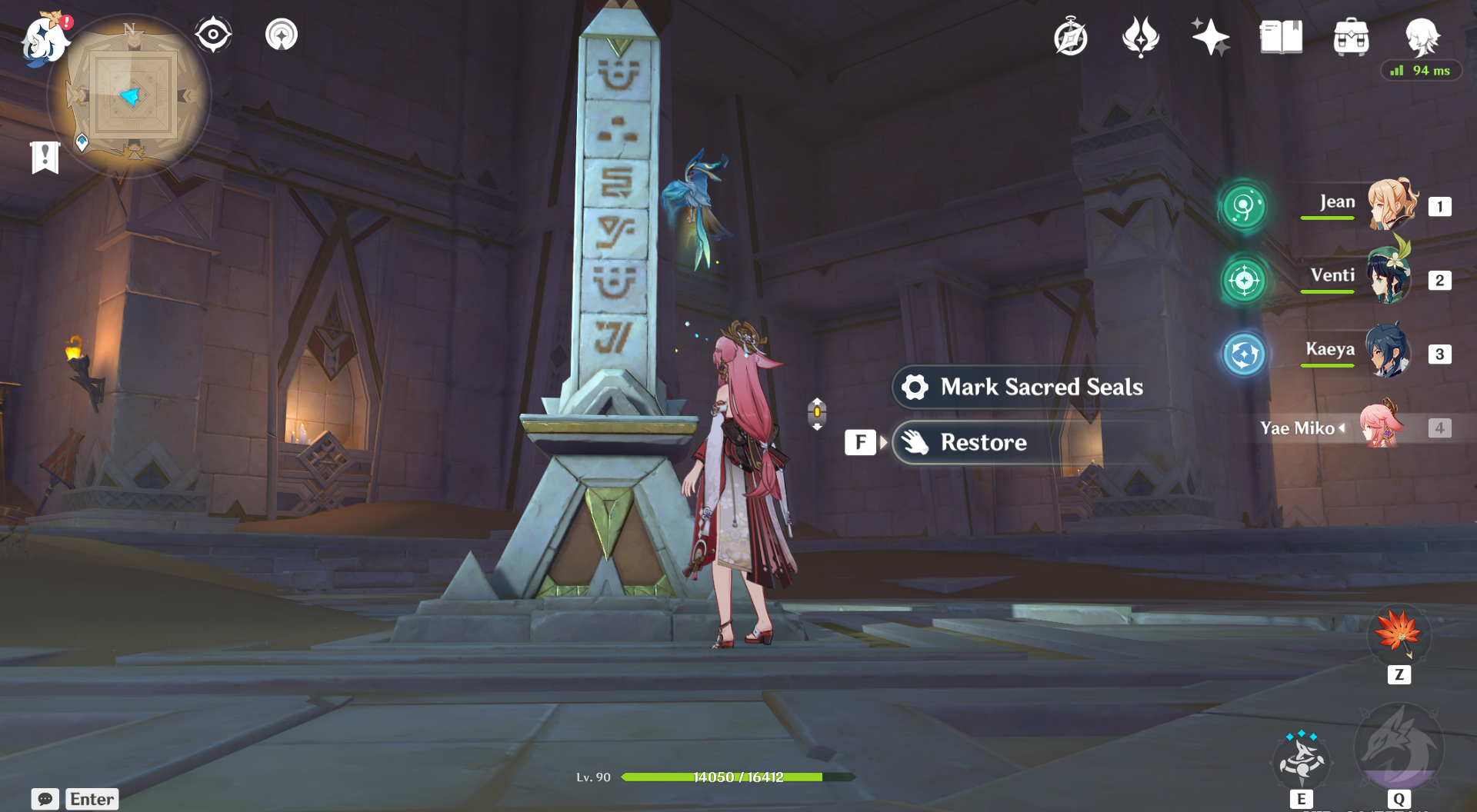
Task: Switch to Kaeya in the party
Action: point(1389,351)
